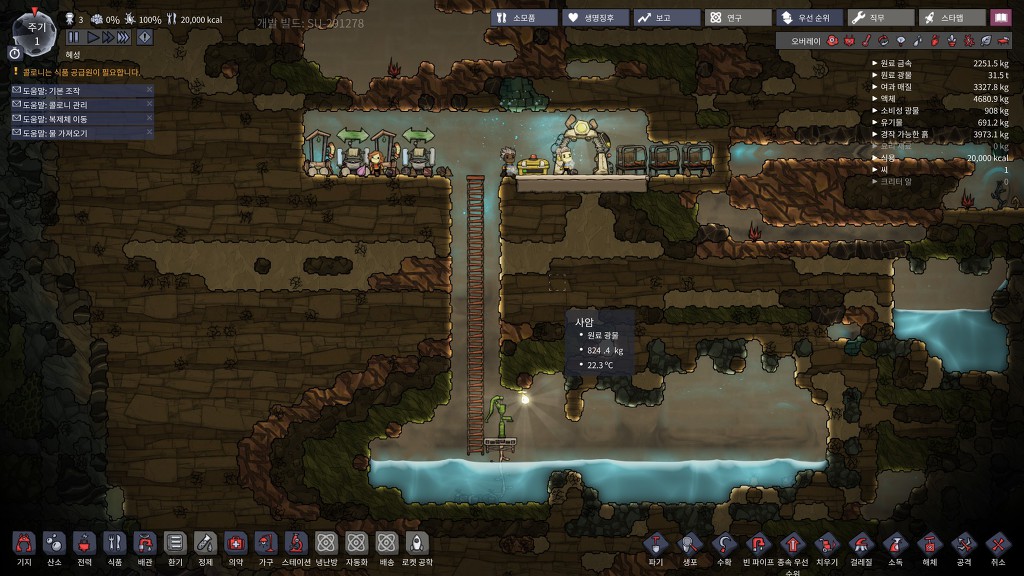Select the 해체 deconstruct tool

coord(929,545)
